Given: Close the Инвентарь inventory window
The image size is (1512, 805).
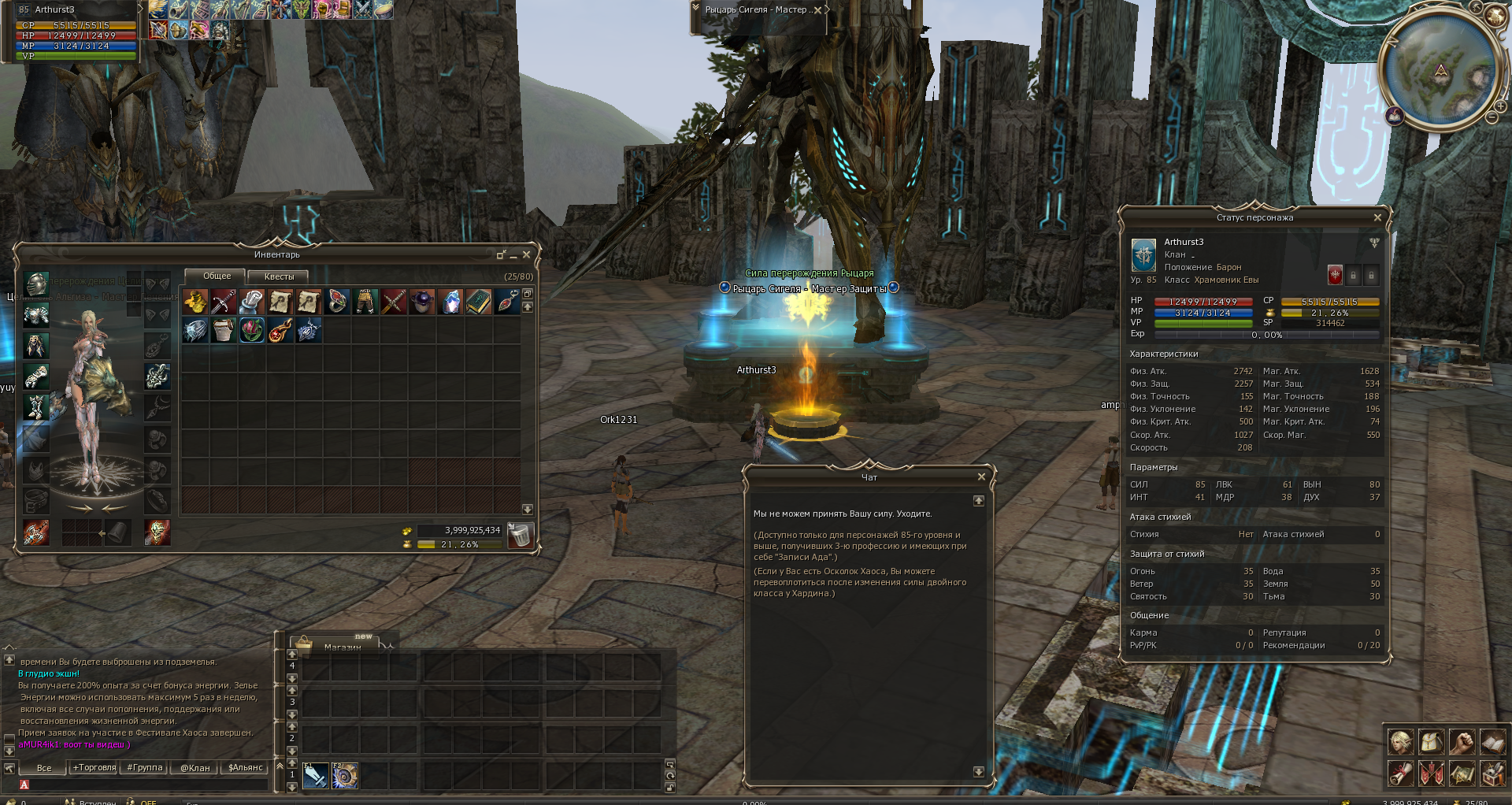Looking at the screenshot, I should [x=527, y=254].
